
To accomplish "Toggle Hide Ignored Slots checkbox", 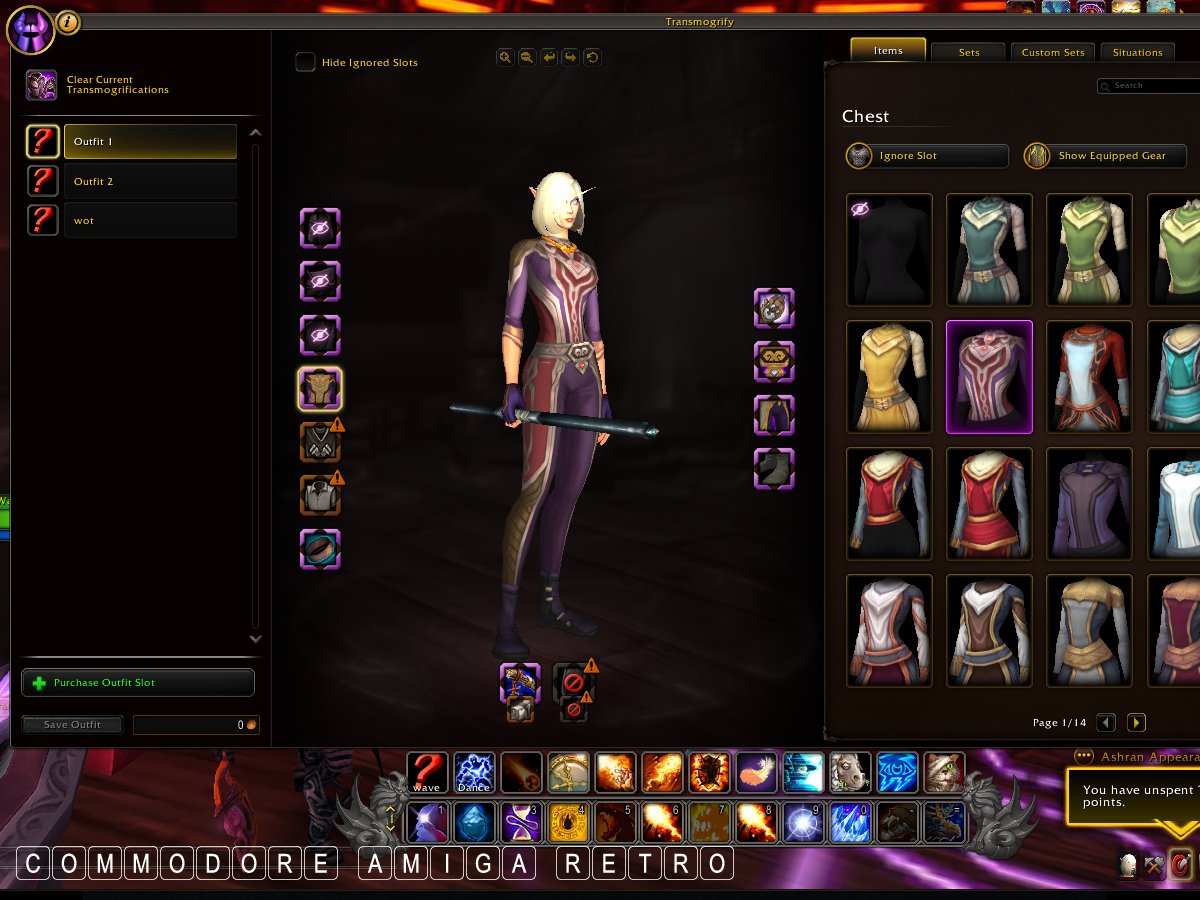I will point(305,62).
